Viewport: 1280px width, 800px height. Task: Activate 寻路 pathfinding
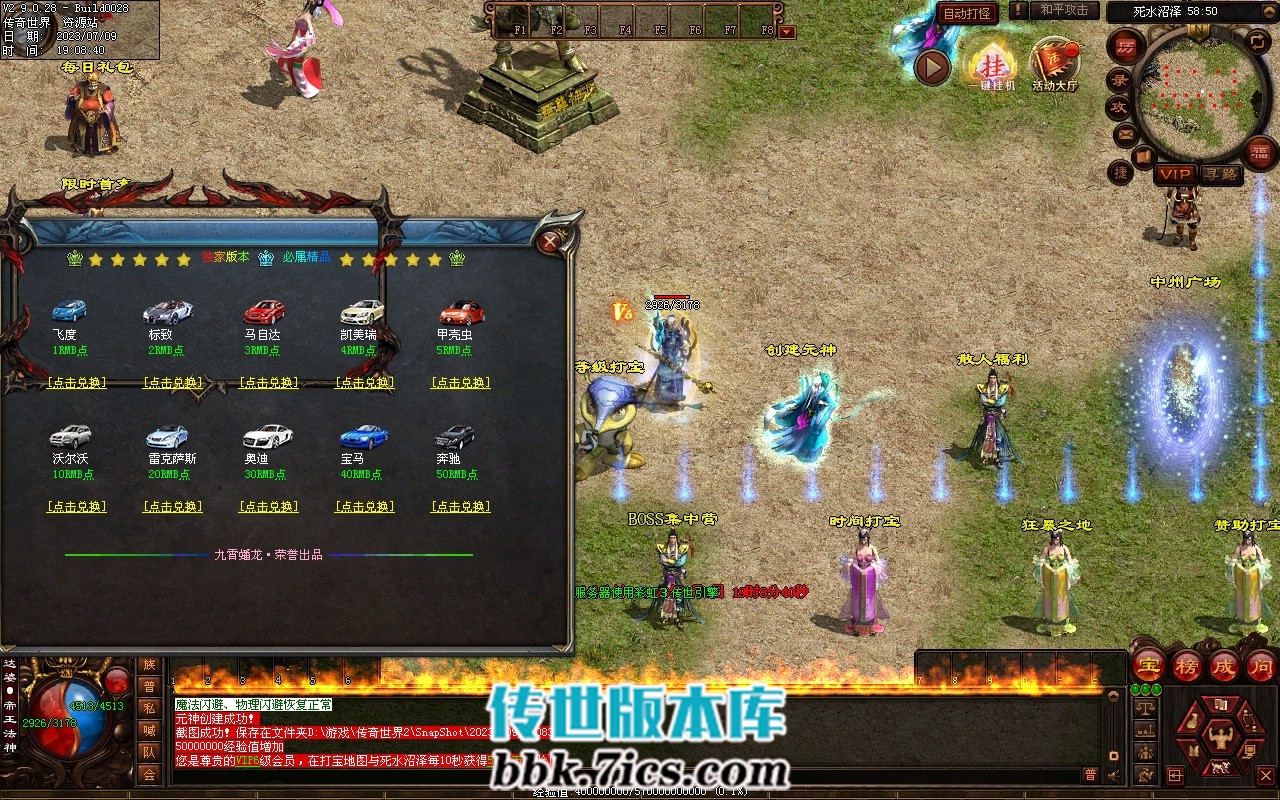click(x=1221, y=174)
